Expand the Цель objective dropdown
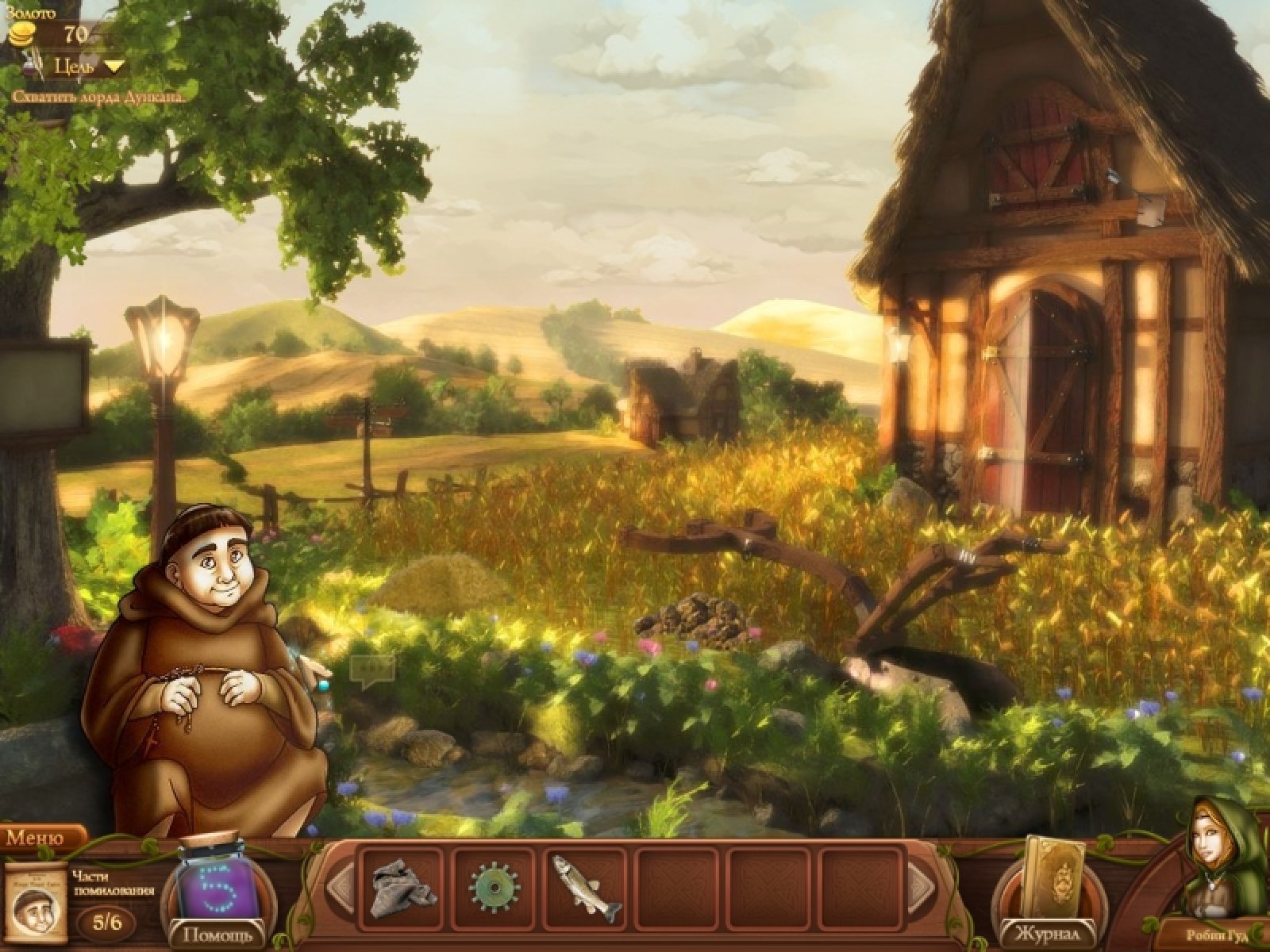This screenshot has width=1270, height=952. (x=89, y=66)
